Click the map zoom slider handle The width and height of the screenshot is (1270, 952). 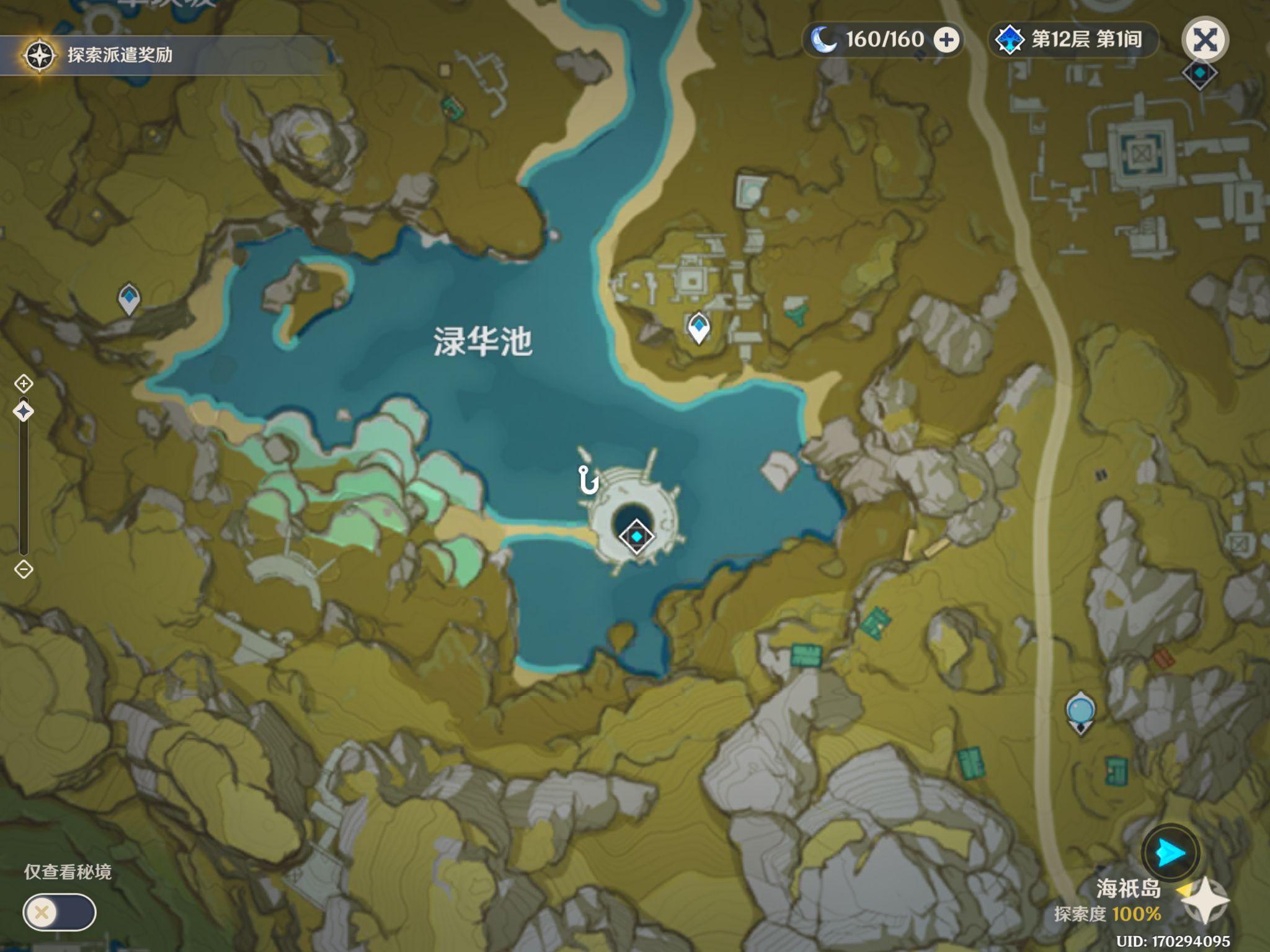click(24, 412)
